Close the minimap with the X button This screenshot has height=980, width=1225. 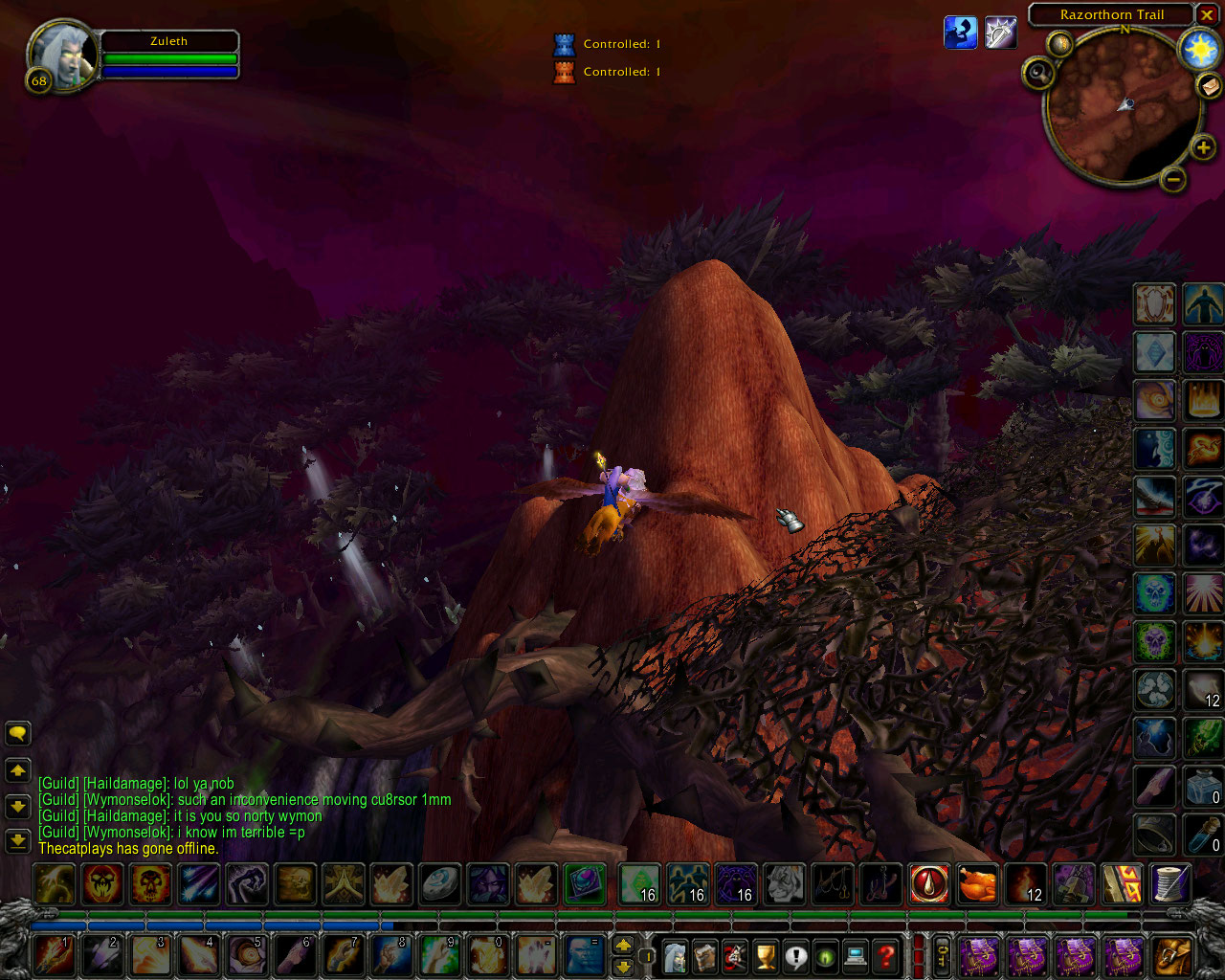(1207, 15)
